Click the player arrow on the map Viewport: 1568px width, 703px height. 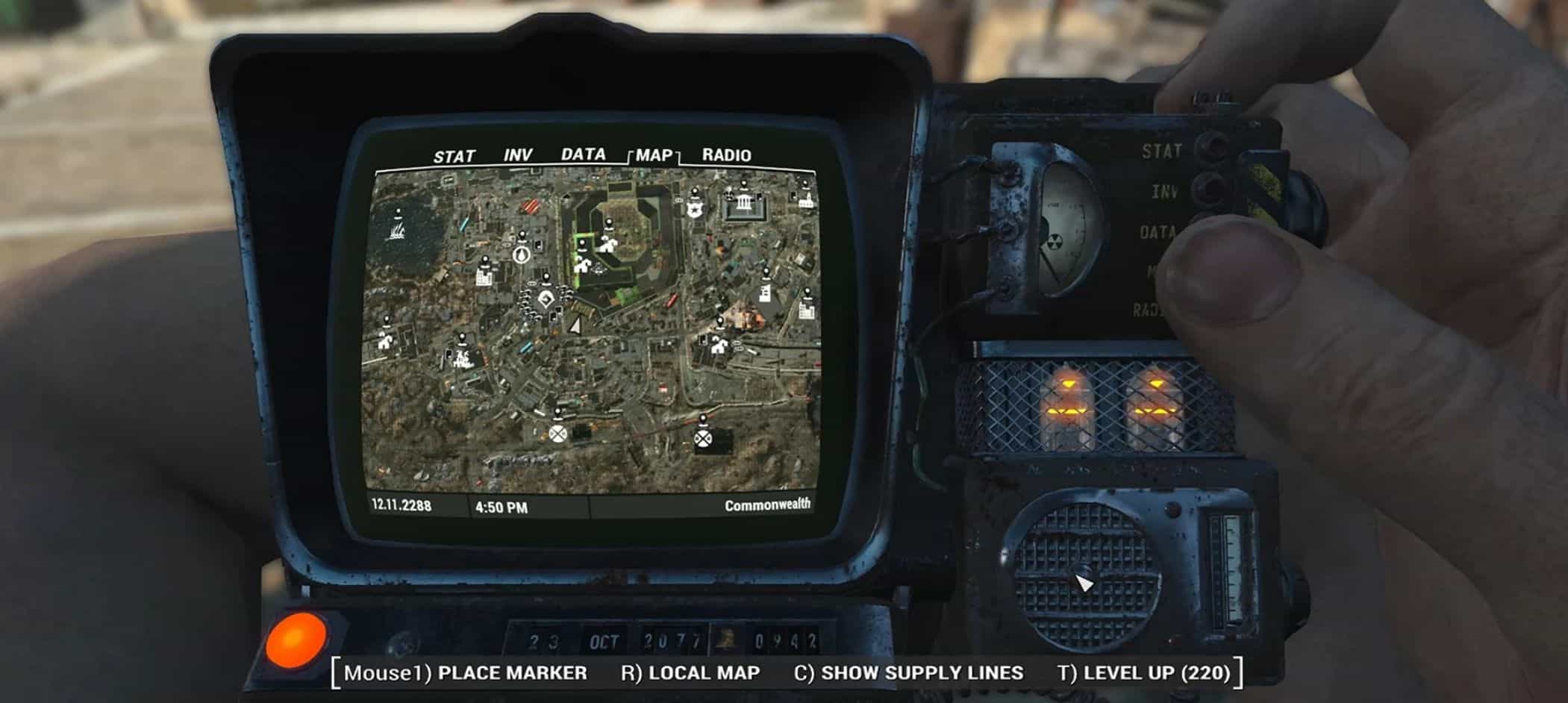tap(575, 325)
